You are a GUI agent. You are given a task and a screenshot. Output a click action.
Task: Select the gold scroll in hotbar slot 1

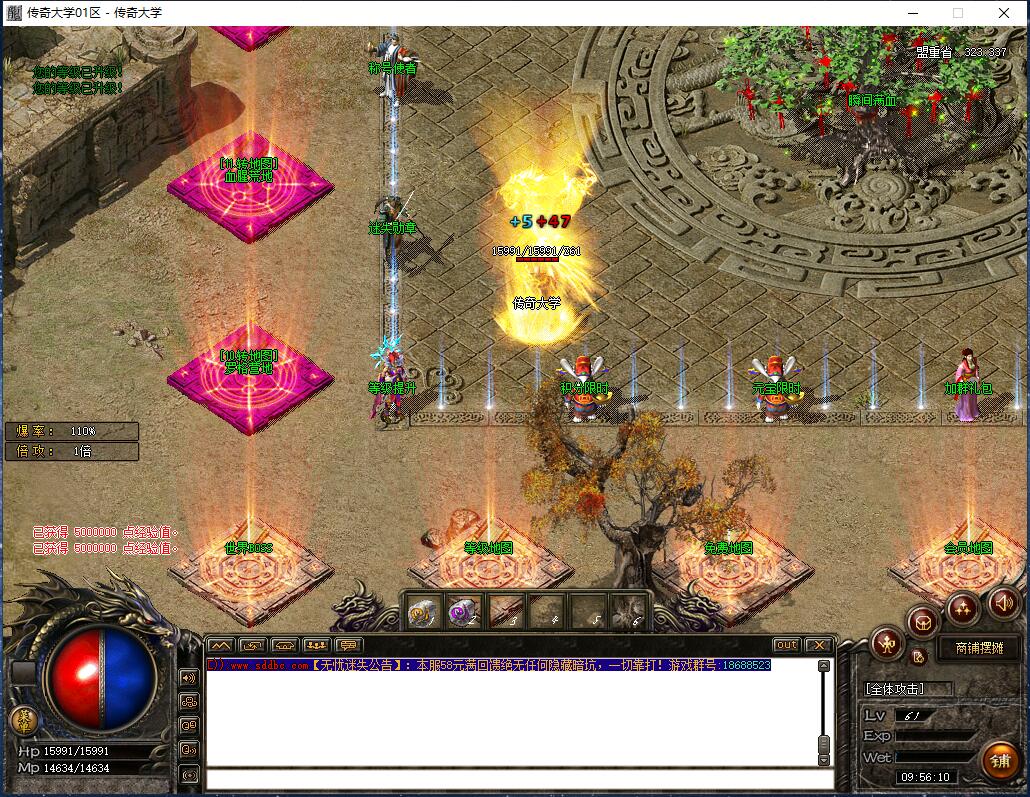[x=421, y=610]
